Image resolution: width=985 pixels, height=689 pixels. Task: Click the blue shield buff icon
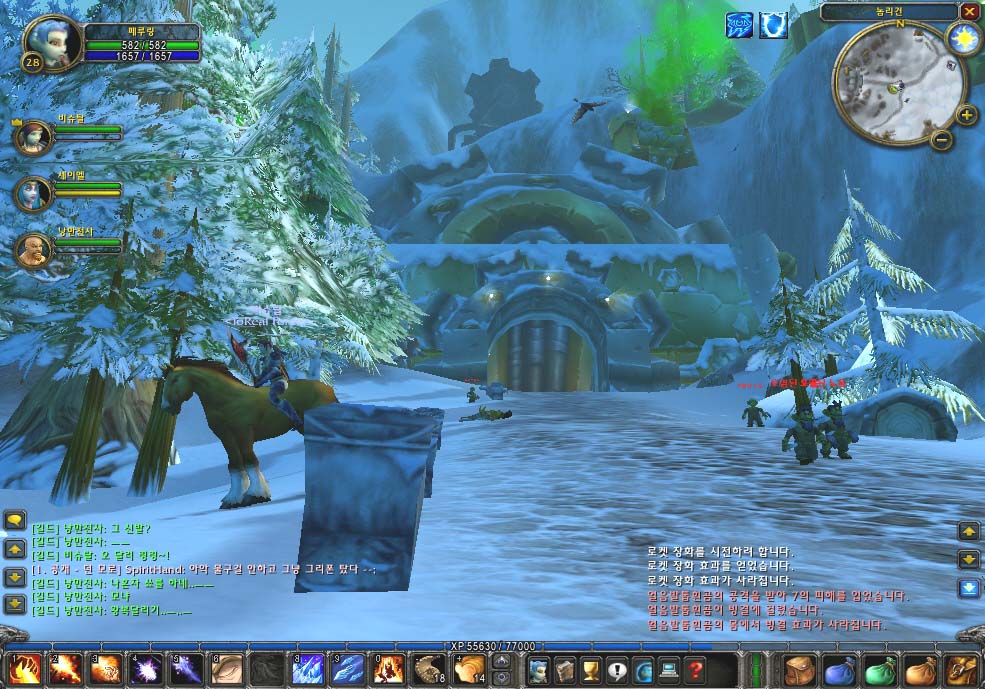click(x=773, y=25)
